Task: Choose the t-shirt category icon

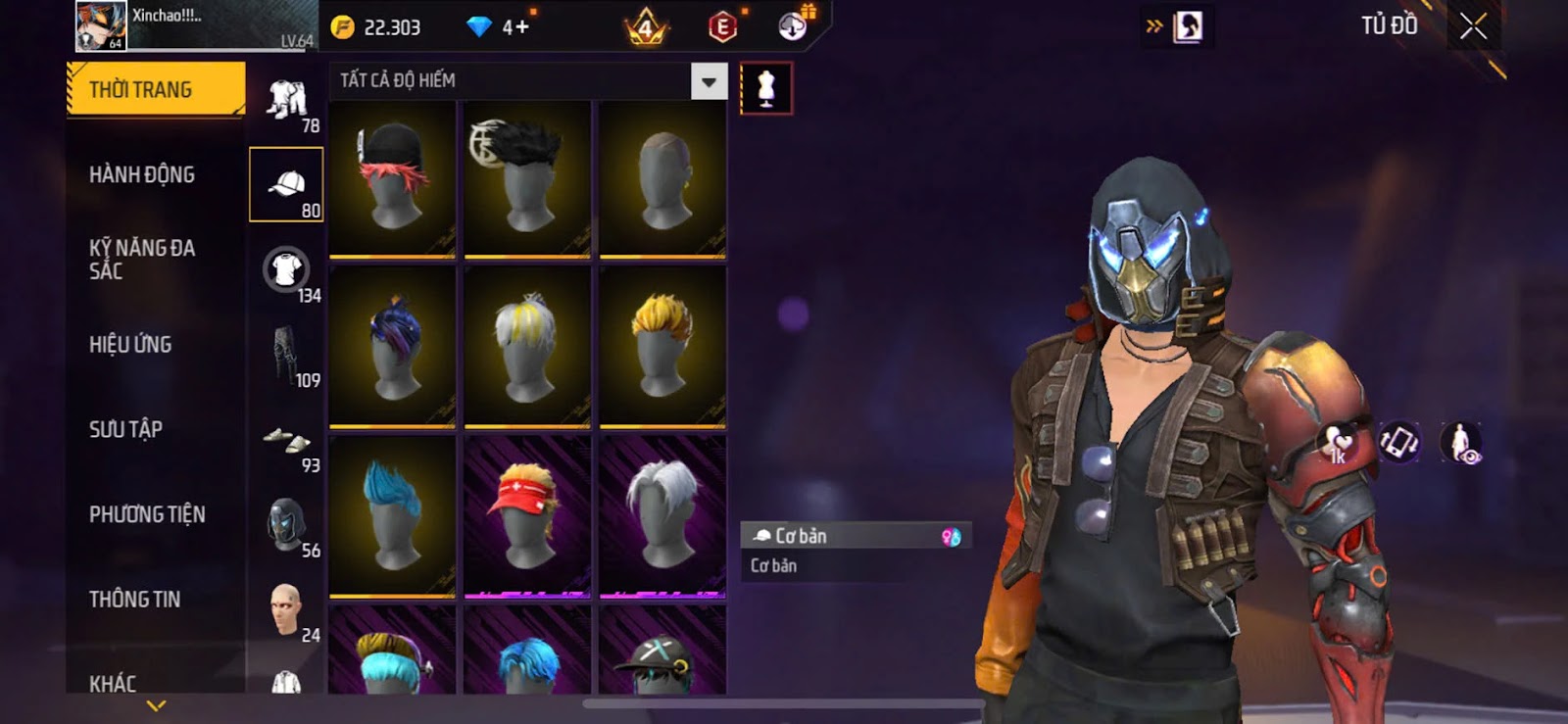Action: (x=286, y=269)
